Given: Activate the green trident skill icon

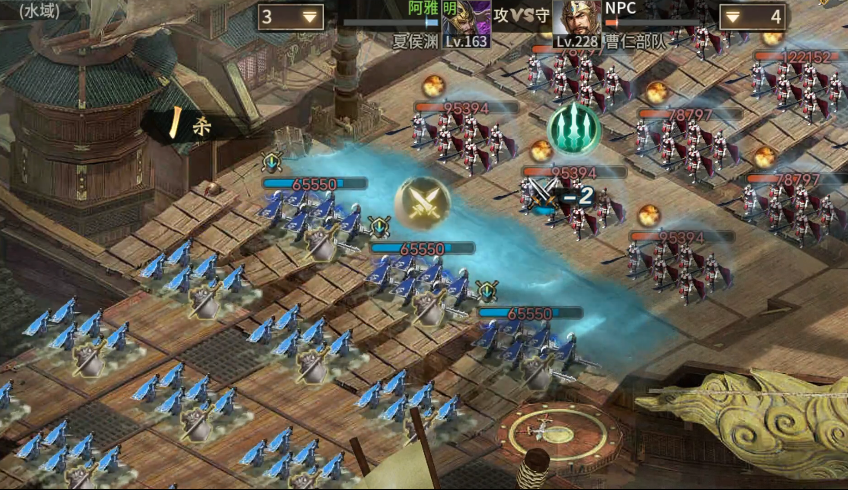Looking at the screenshot, I should pyautogui.click(x=574, y=129).
